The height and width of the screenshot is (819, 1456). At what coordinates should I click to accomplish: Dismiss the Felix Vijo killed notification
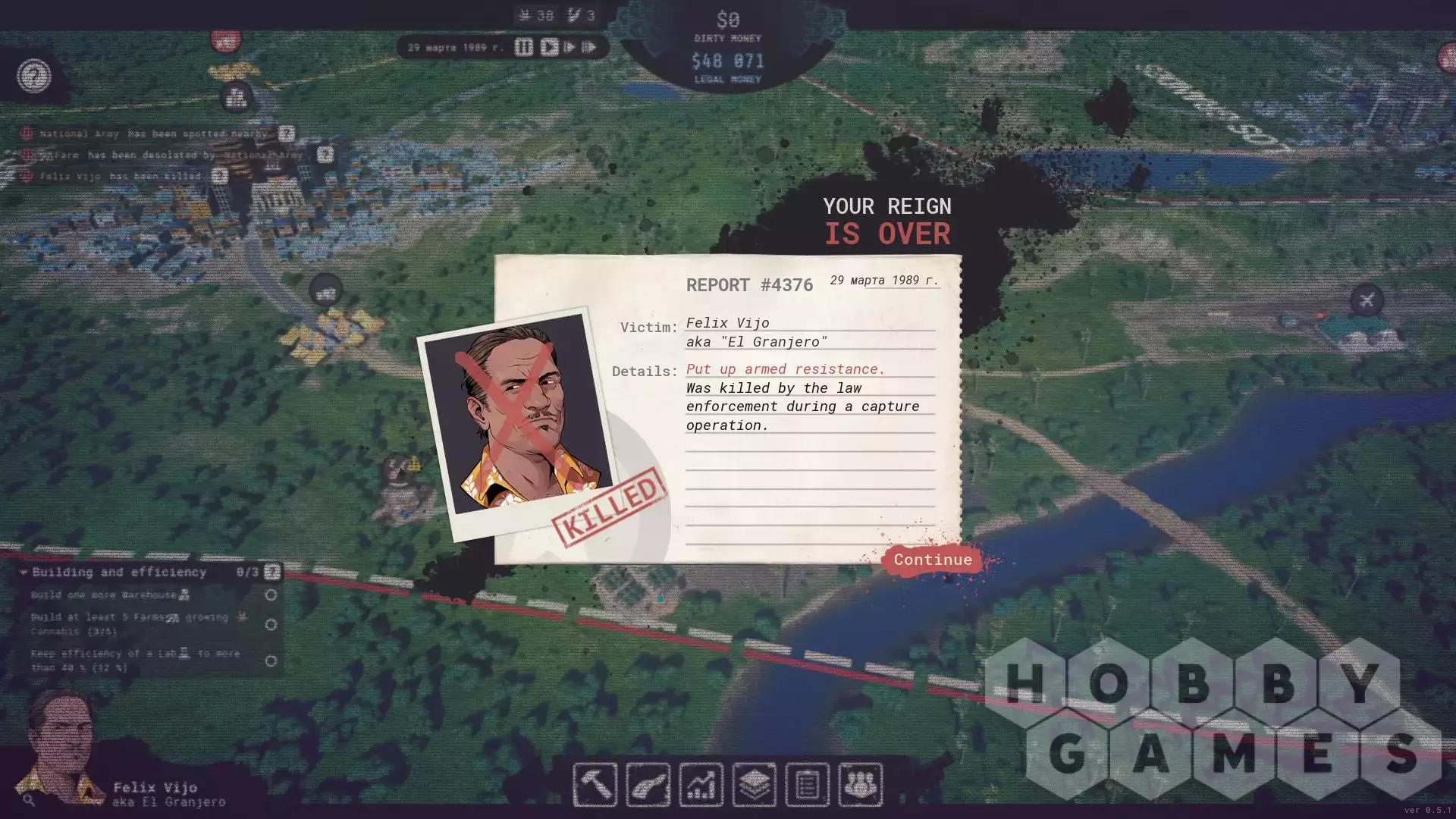(220, 176)
